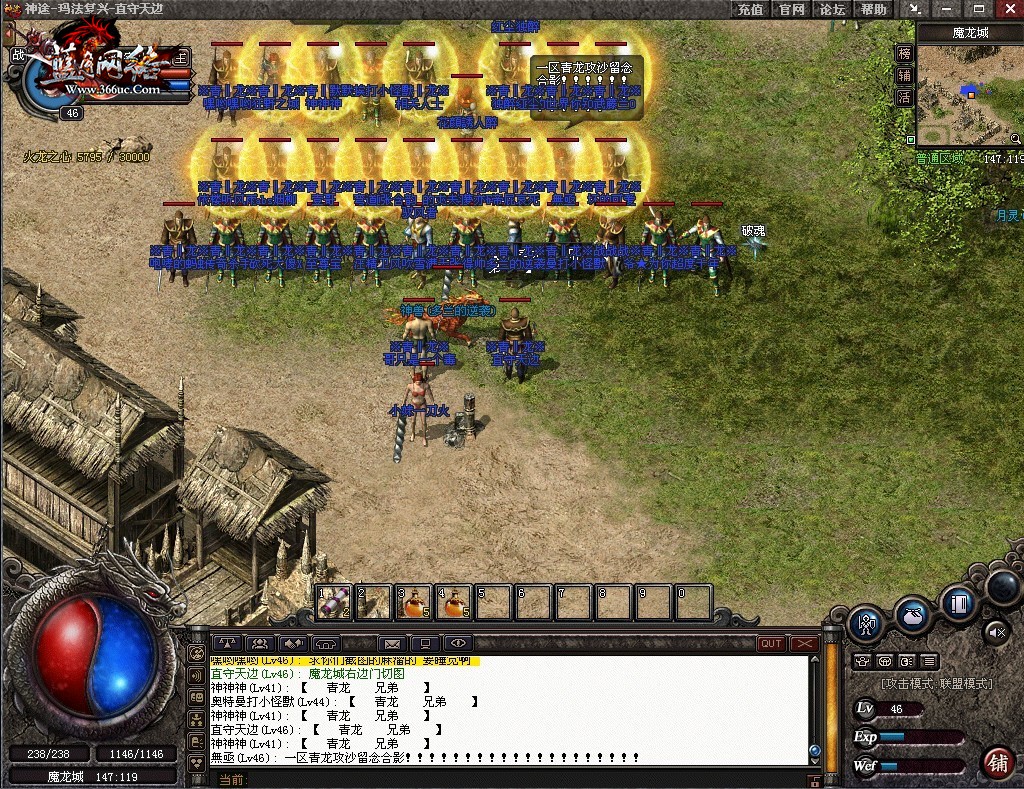Visit the 官网 official website

(x=791, y=9)
